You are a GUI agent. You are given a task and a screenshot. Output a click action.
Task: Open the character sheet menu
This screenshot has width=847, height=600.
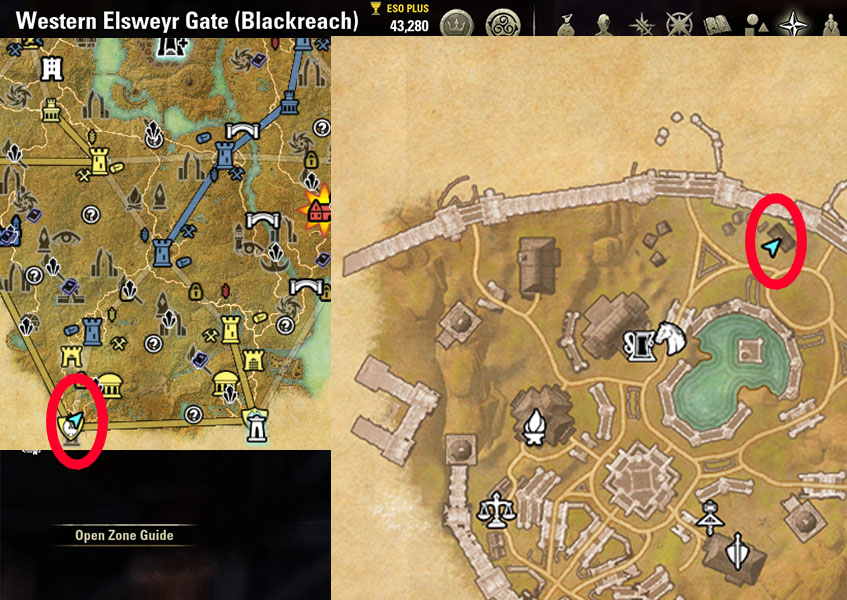tap(601, 22)
